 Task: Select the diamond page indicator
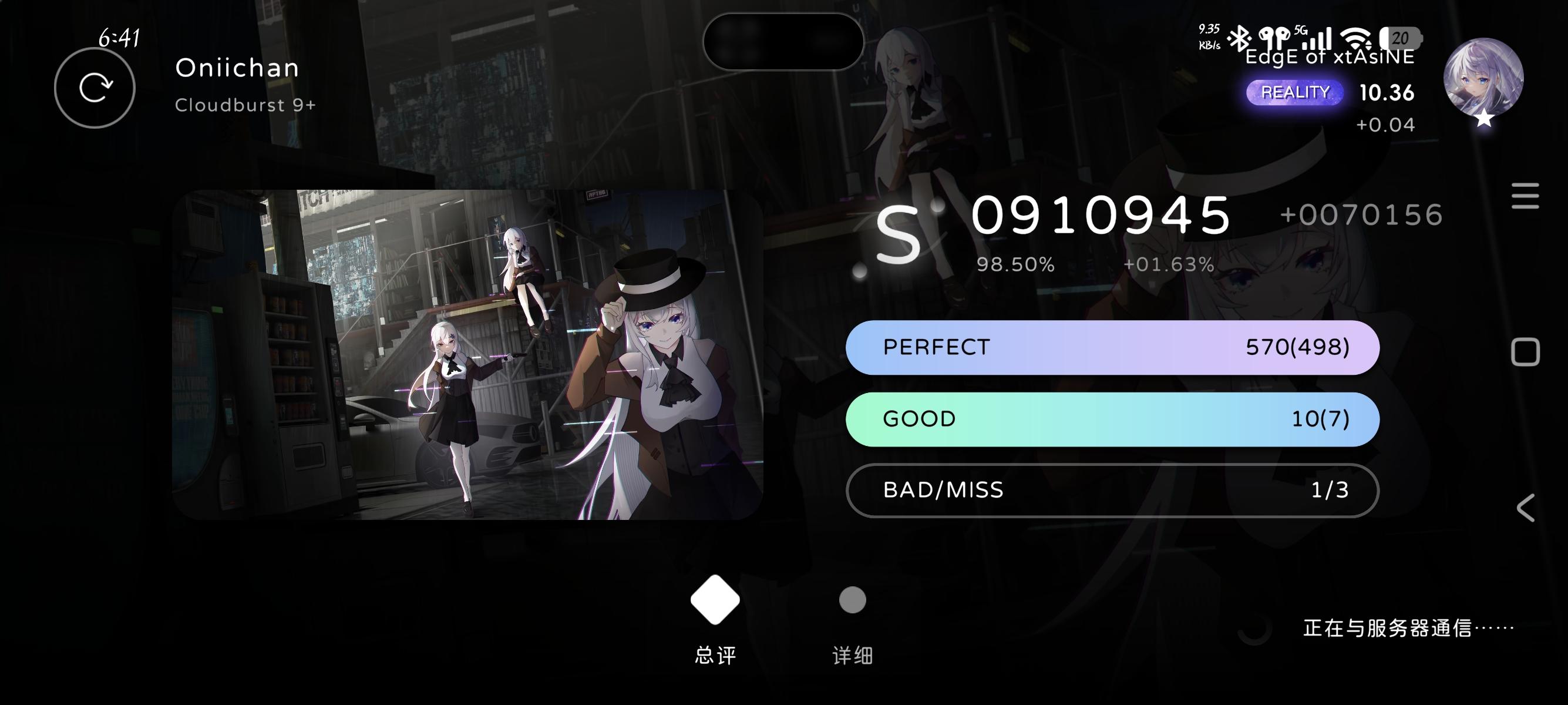(x=715, y=600)
